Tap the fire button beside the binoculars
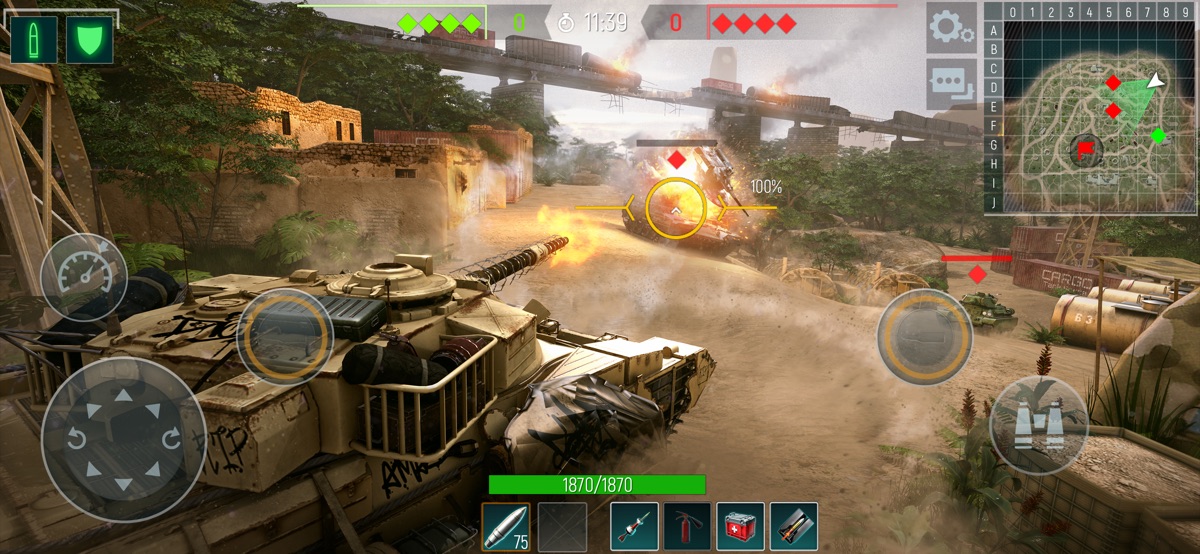This screenshot has width=1200, height=554. 925,337
